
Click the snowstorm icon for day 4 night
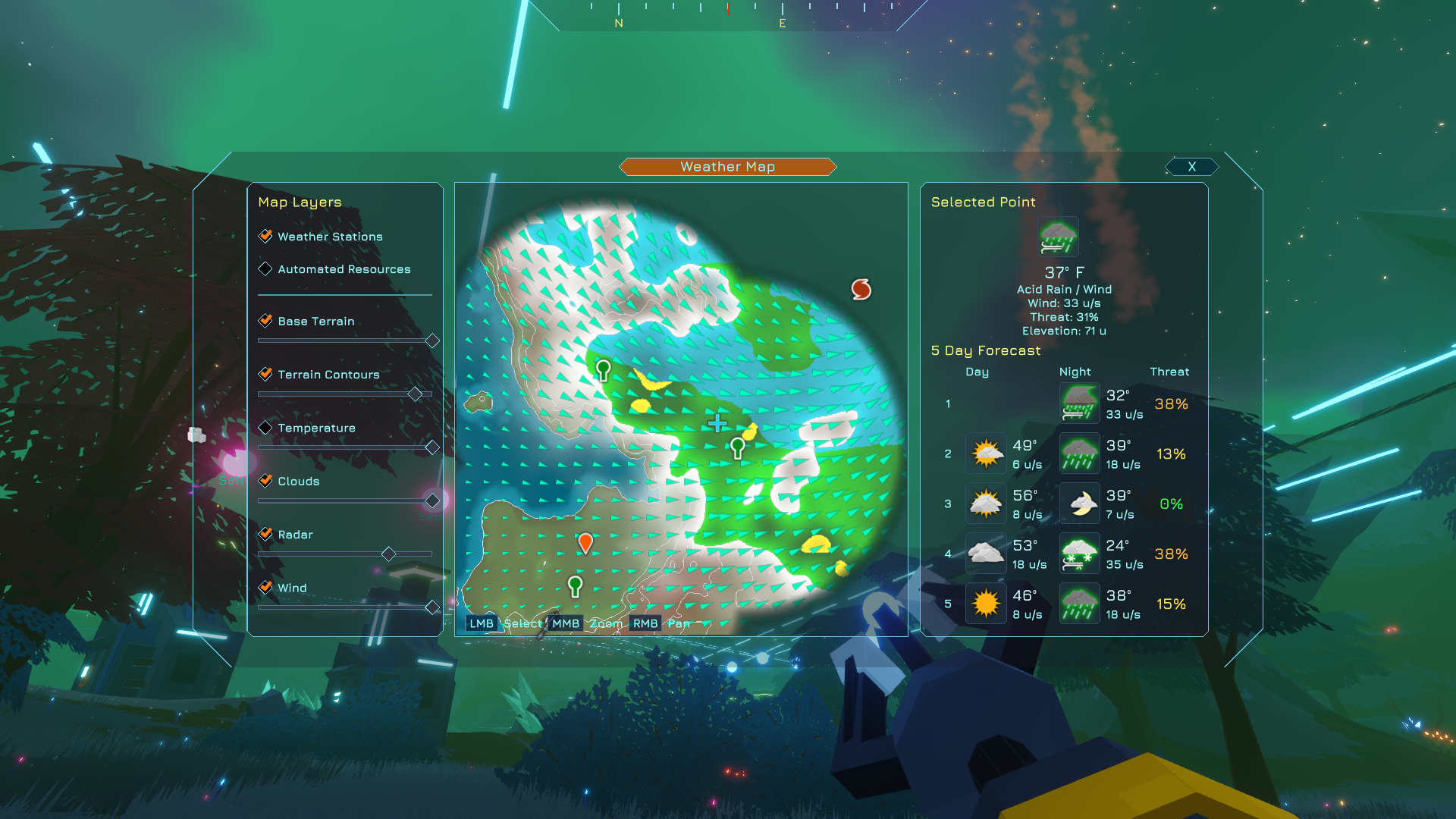click(x=1078, y=554)
